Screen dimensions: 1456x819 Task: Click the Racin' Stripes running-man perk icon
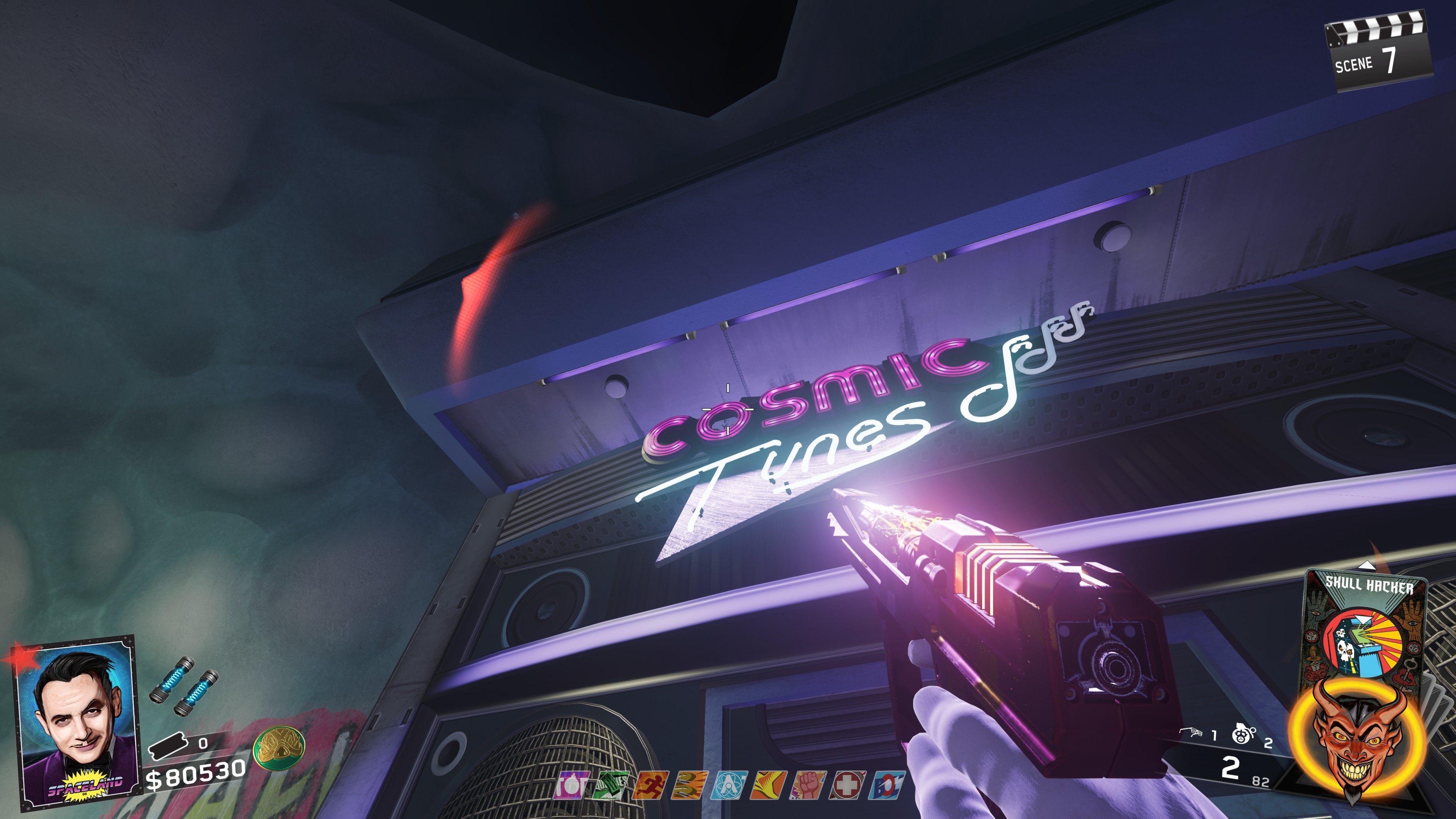(x=649, y=786)
